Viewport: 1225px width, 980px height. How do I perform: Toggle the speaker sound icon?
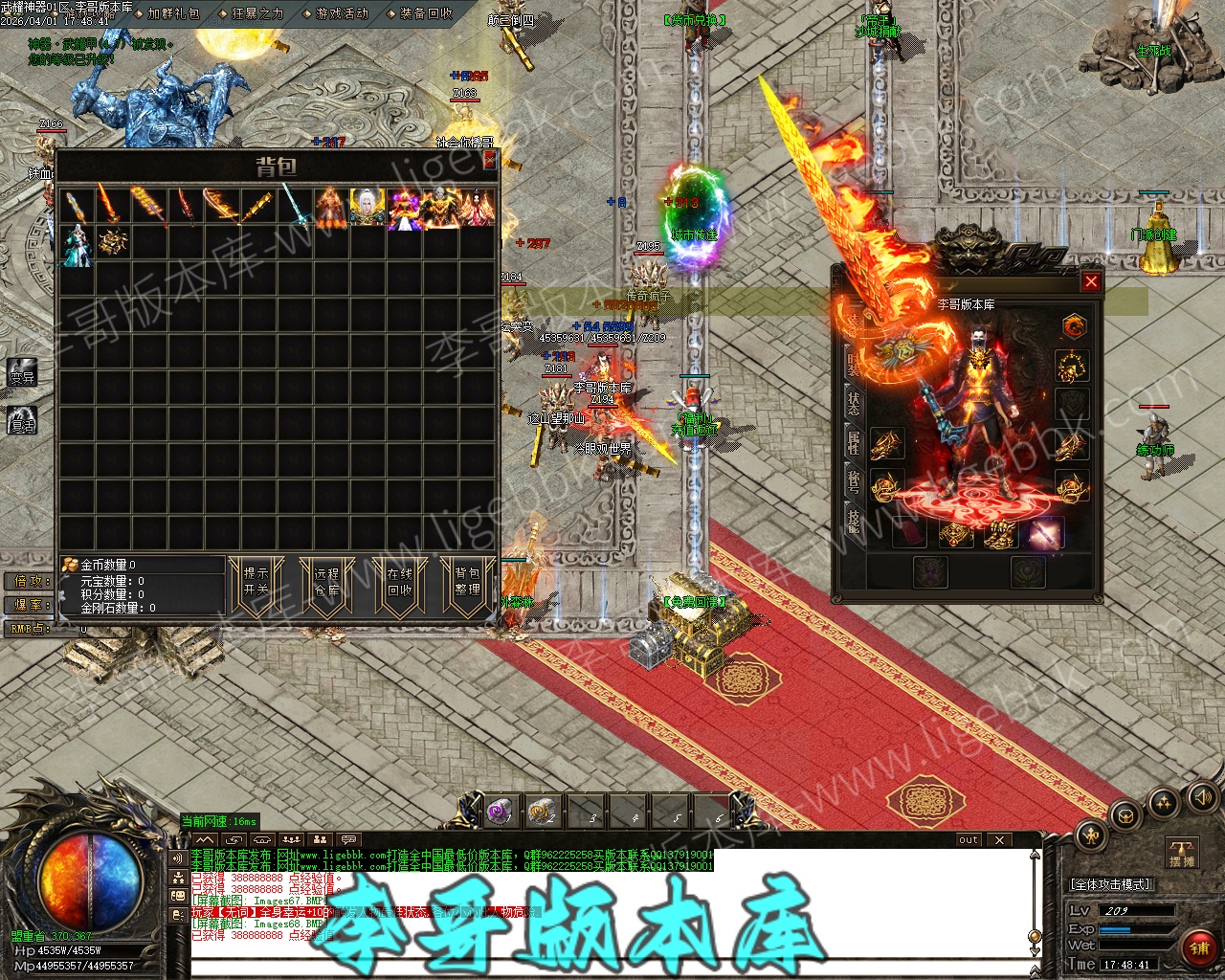coord(1201,796)
